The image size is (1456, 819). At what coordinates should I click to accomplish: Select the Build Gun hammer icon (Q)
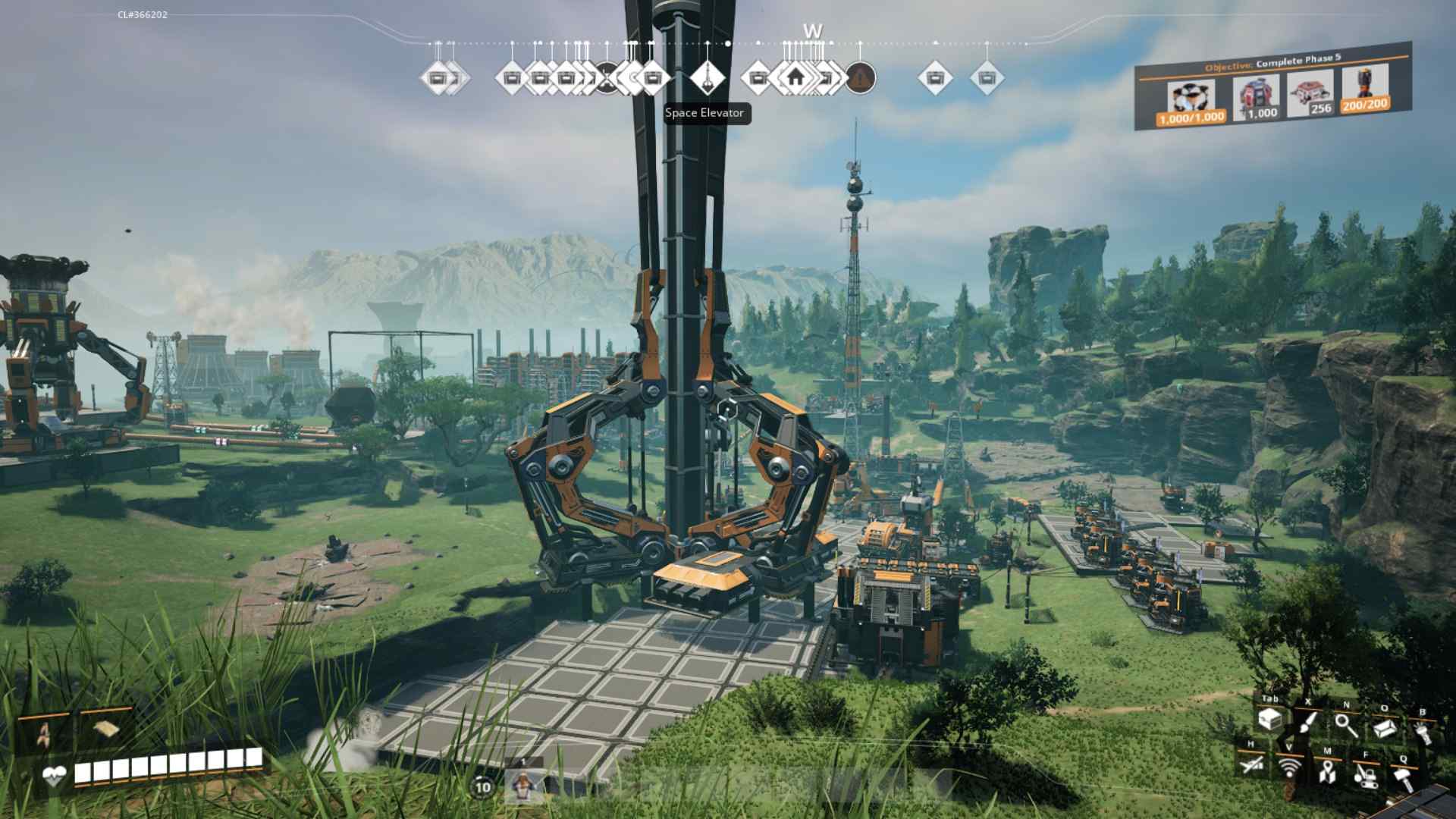(1404, 779)
